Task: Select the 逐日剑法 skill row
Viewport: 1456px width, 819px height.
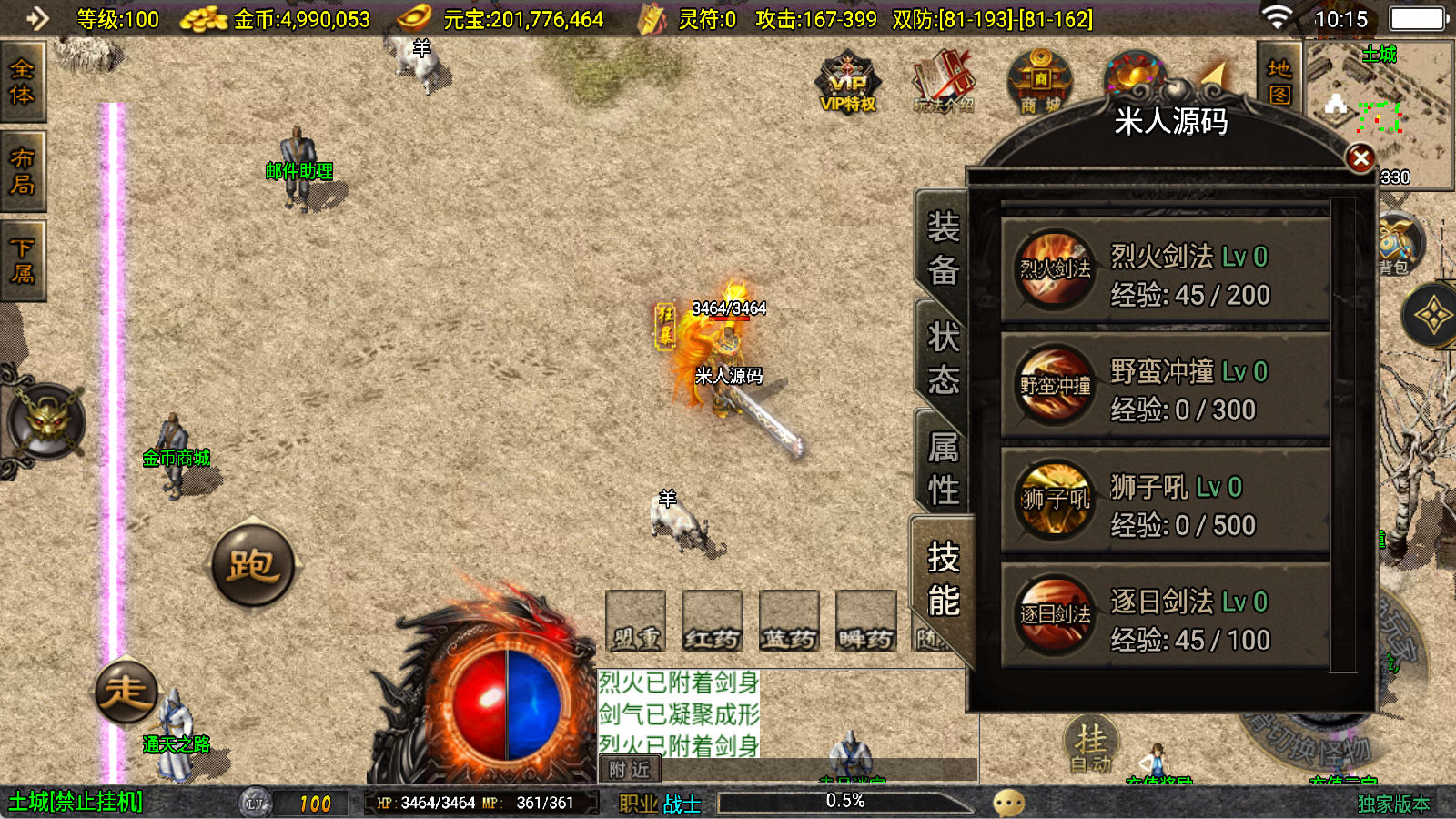Action: [1165, 616]
